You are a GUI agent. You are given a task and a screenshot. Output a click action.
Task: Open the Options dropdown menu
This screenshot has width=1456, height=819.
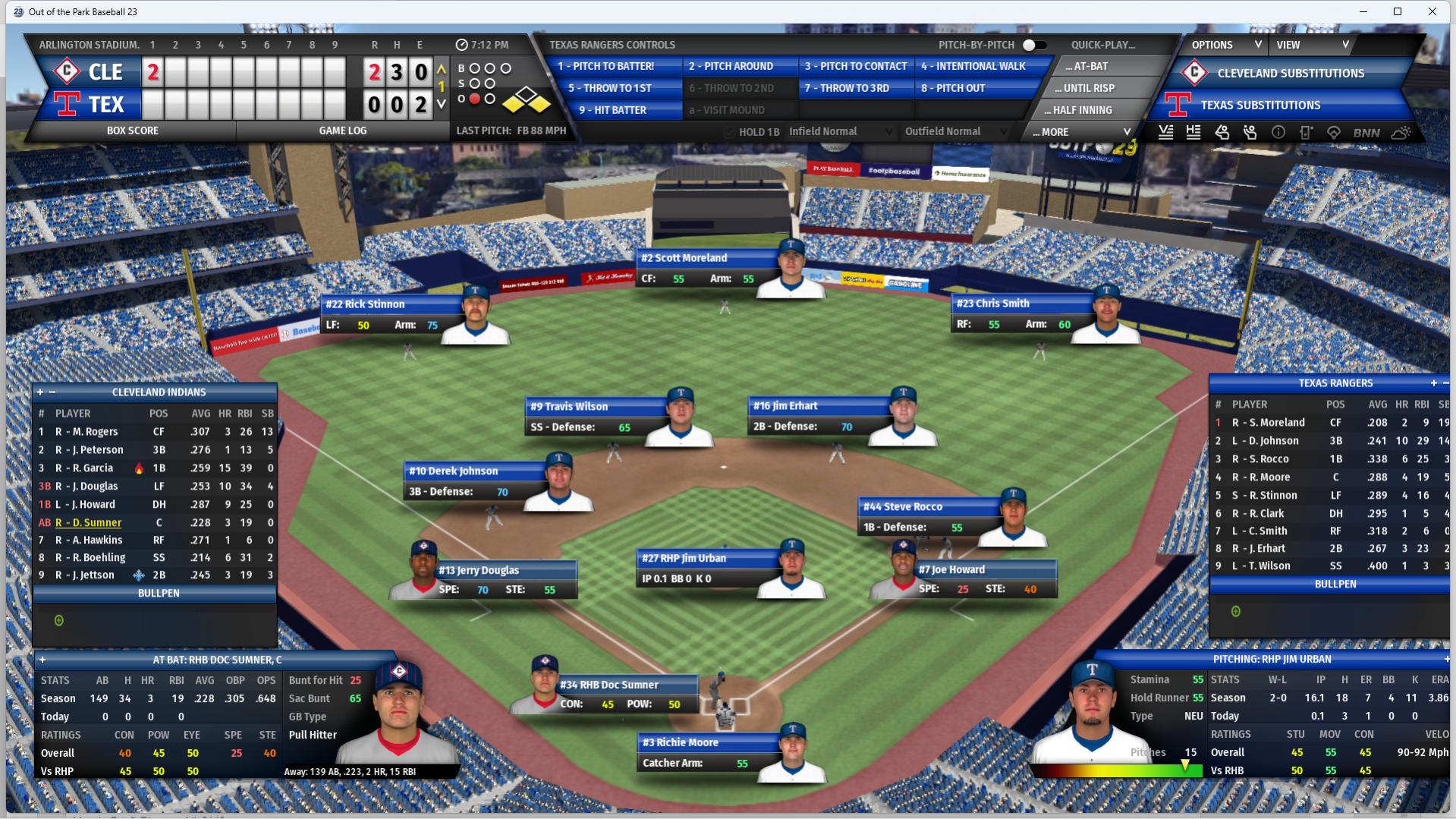[1225, 45]
